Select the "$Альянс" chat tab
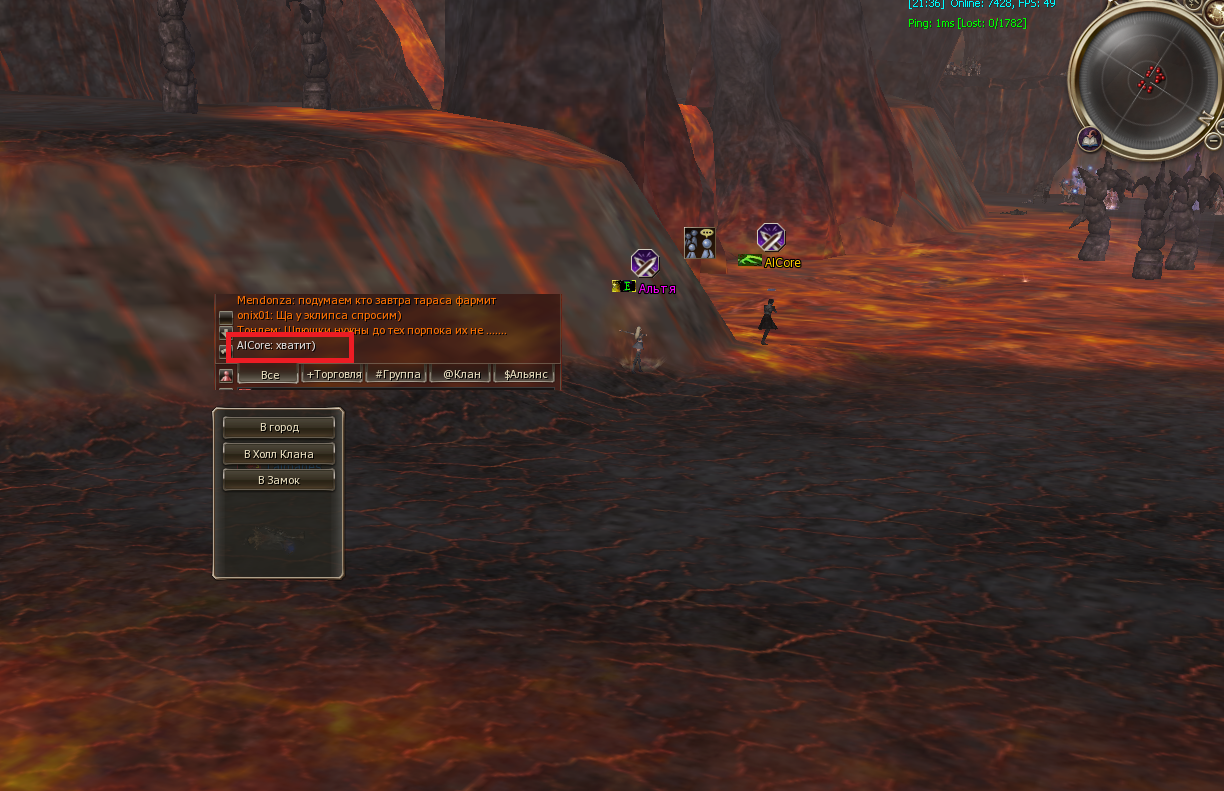The width and height of the screenshot is (1224, 791). coord(525,374)
